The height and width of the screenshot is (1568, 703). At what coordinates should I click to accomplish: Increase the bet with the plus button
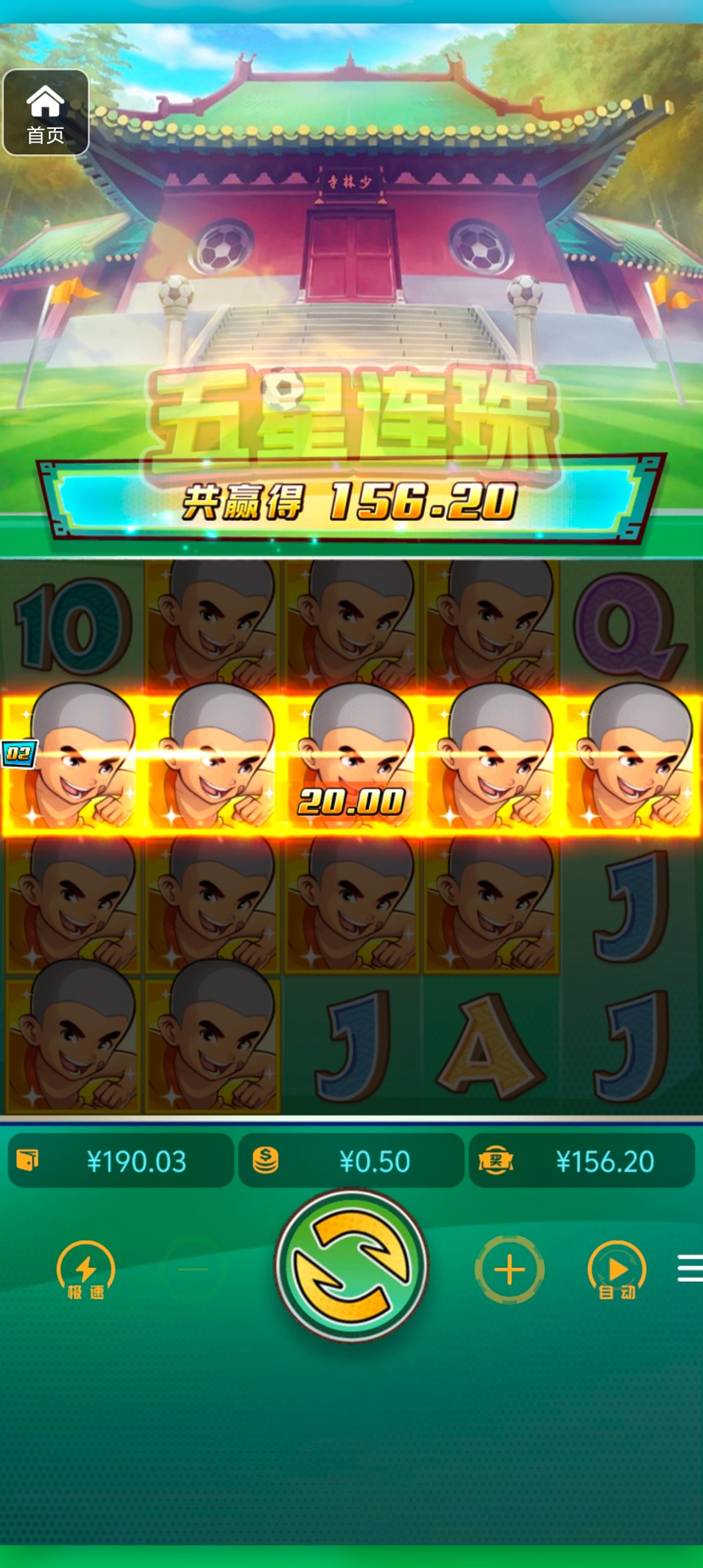(510, 1270)
